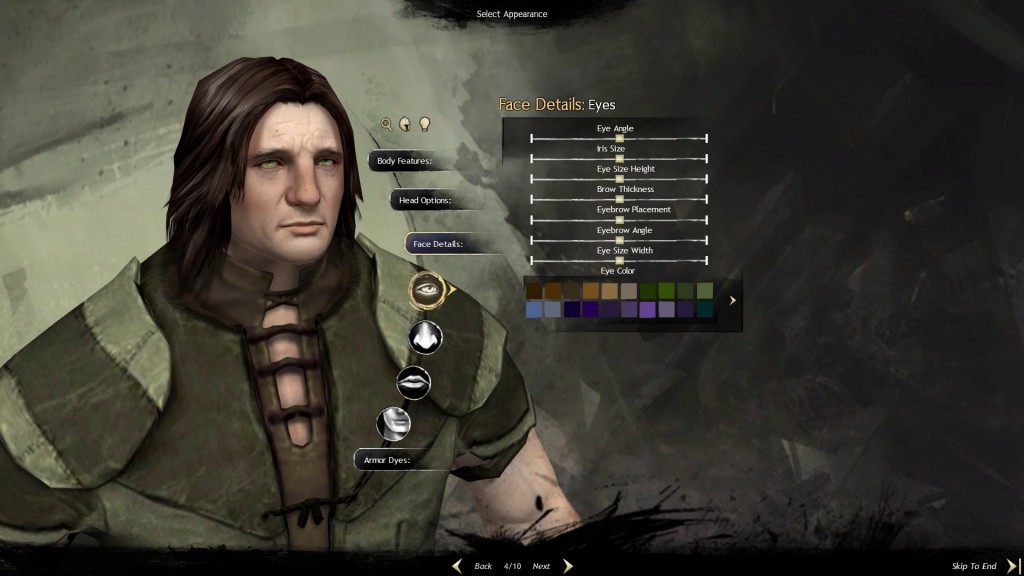Show more eye colors with the arrow
Image resolution: width=1024 pixels, height=576 pixels.
pos(733,300)
